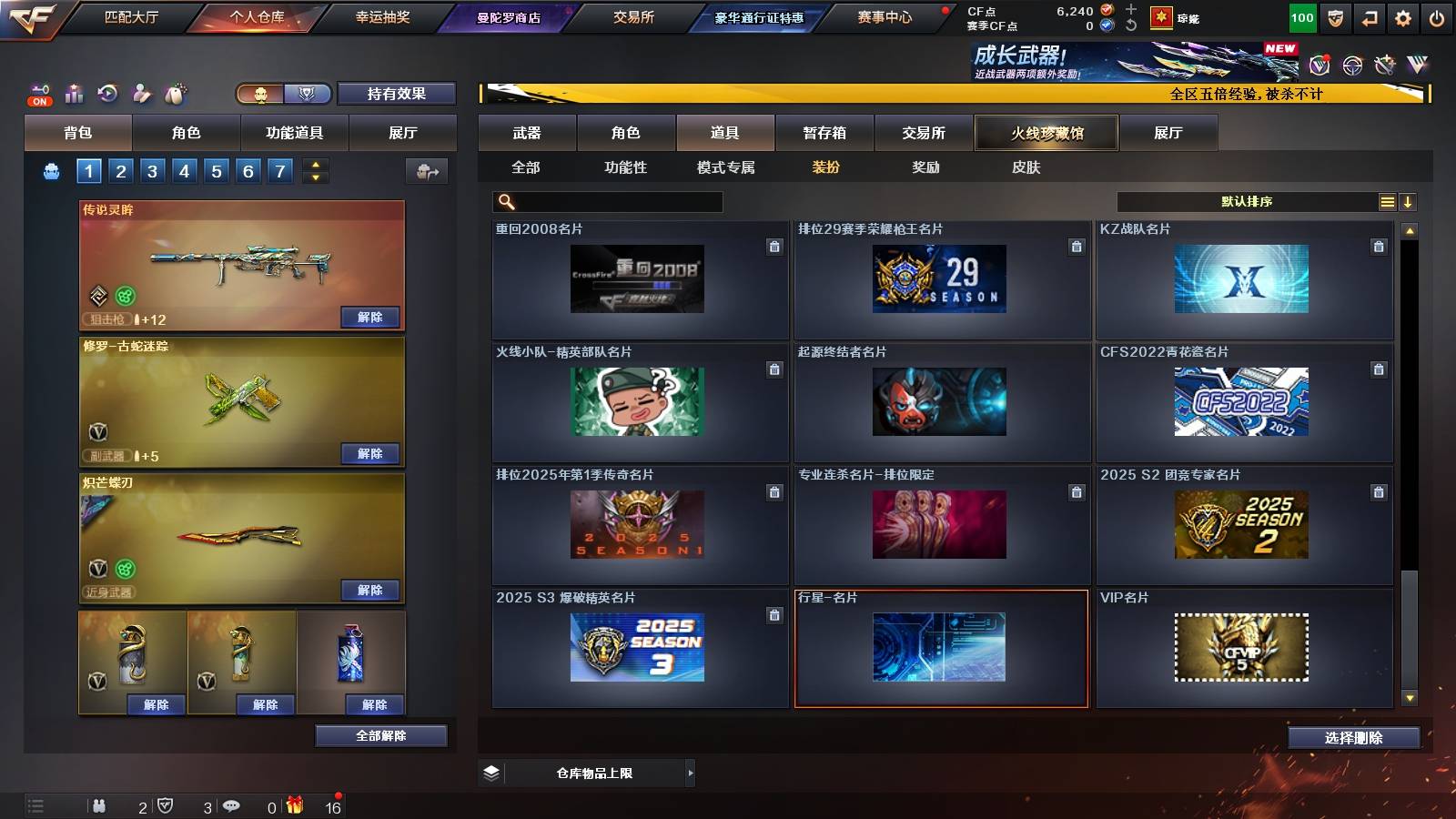Click the 选择删除 button at bottom right

tap(1353, 738)
